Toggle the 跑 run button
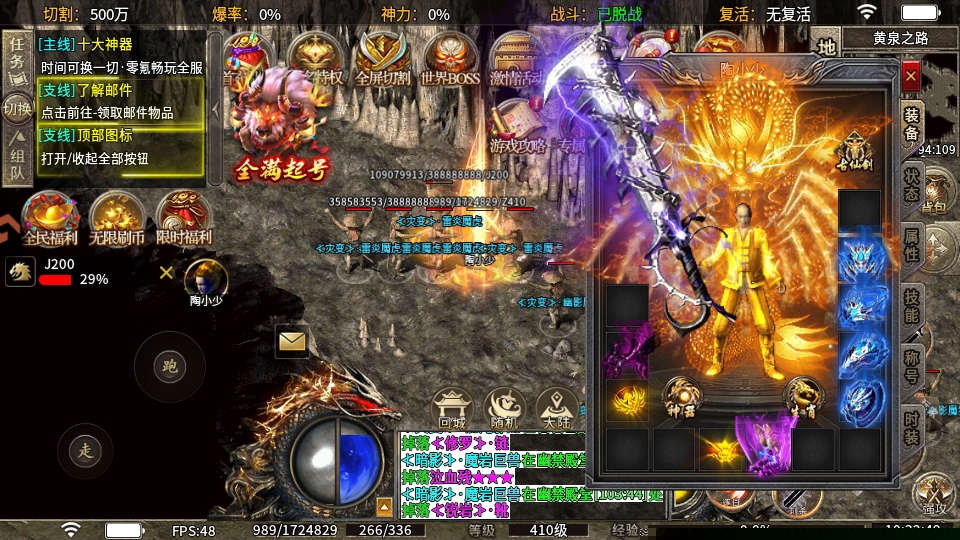 point(169,367)
